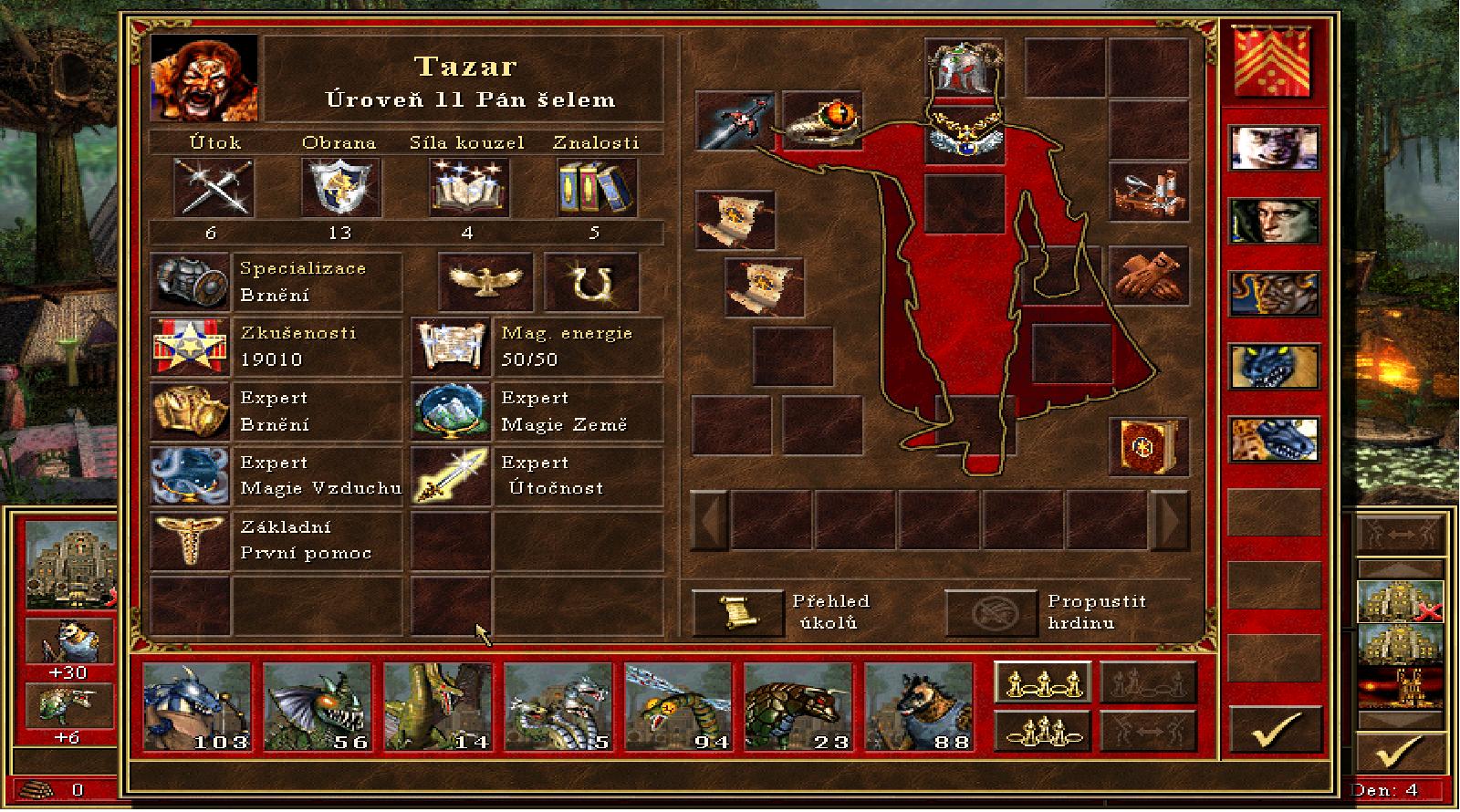Select the army stack of 103 creatures
Viewport: 1460px width, 812px height.
[x=196, y=707]
